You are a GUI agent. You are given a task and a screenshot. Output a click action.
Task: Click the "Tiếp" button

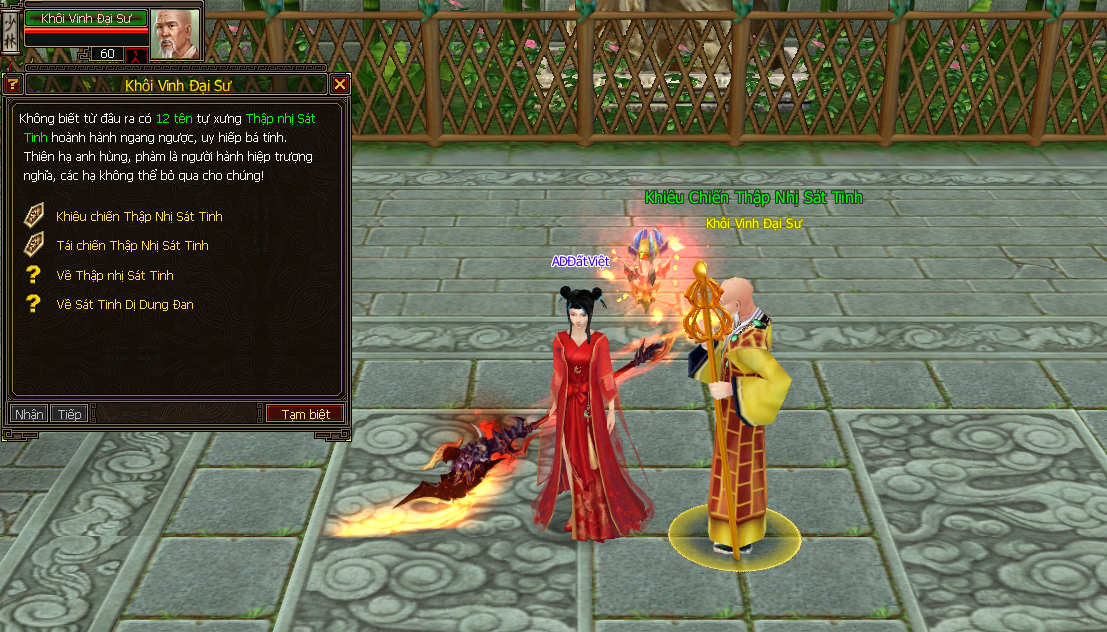pos(69,414)
